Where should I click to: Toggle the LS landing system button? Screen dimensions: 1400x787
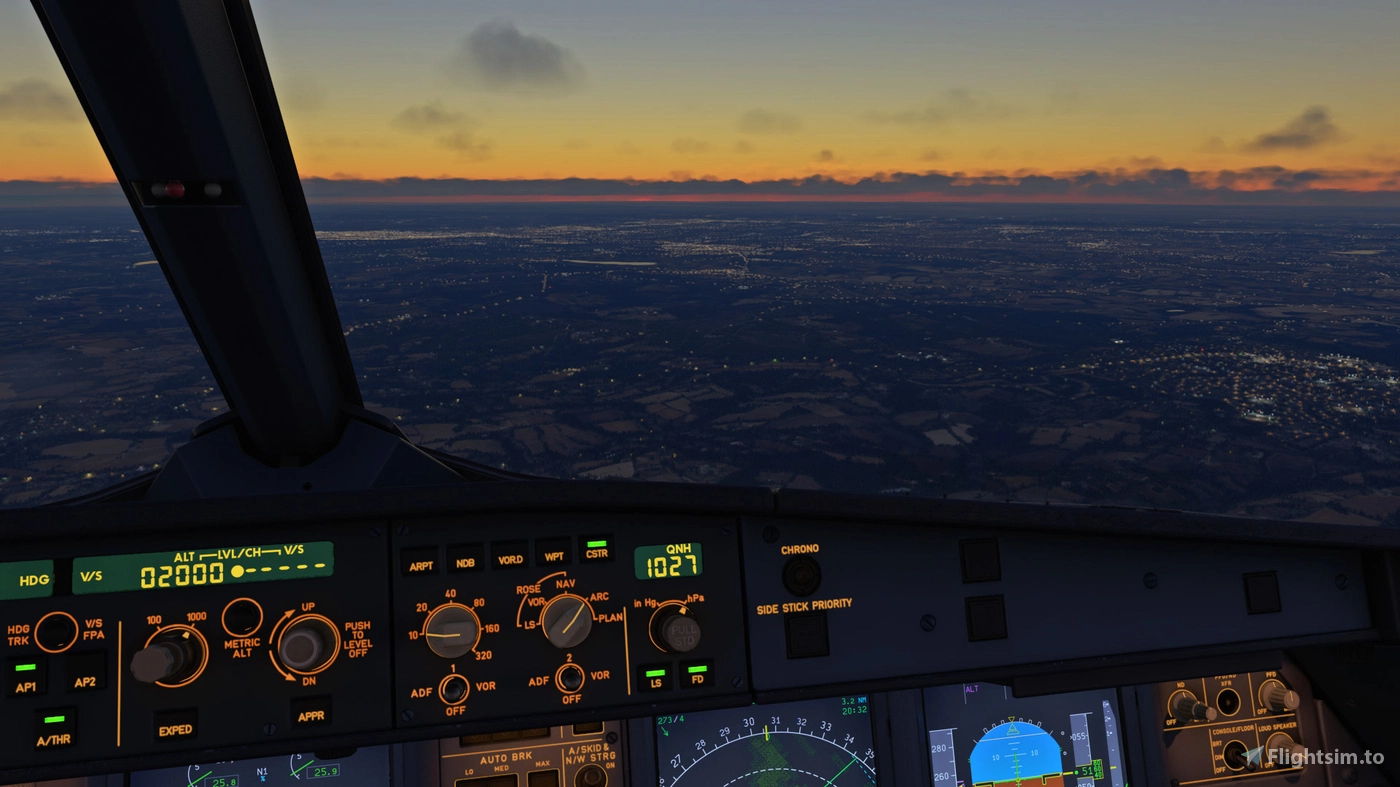[x=655, y=677]
